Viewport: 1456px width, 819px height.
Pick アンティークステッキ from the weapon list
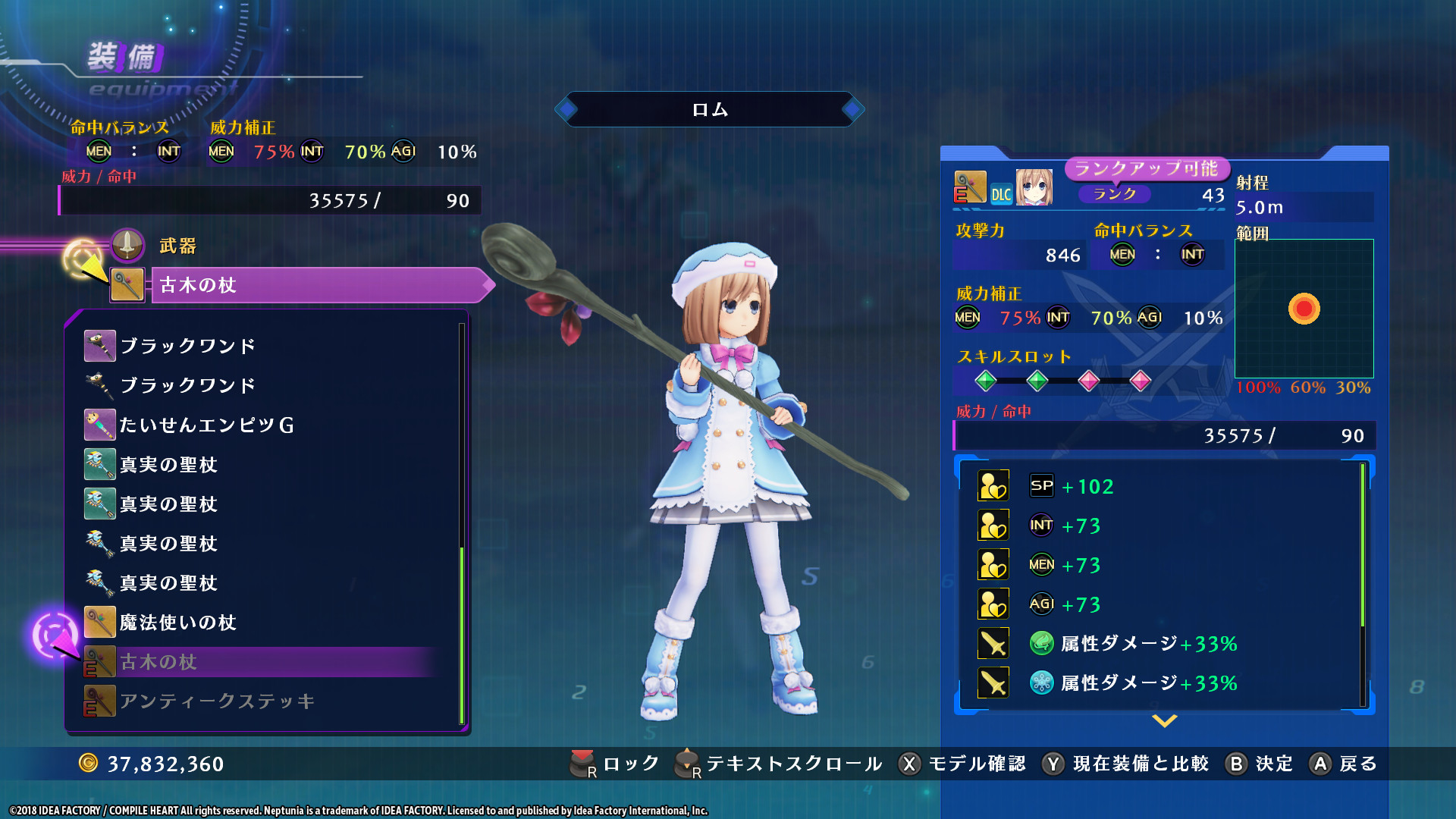click(217, 701)
